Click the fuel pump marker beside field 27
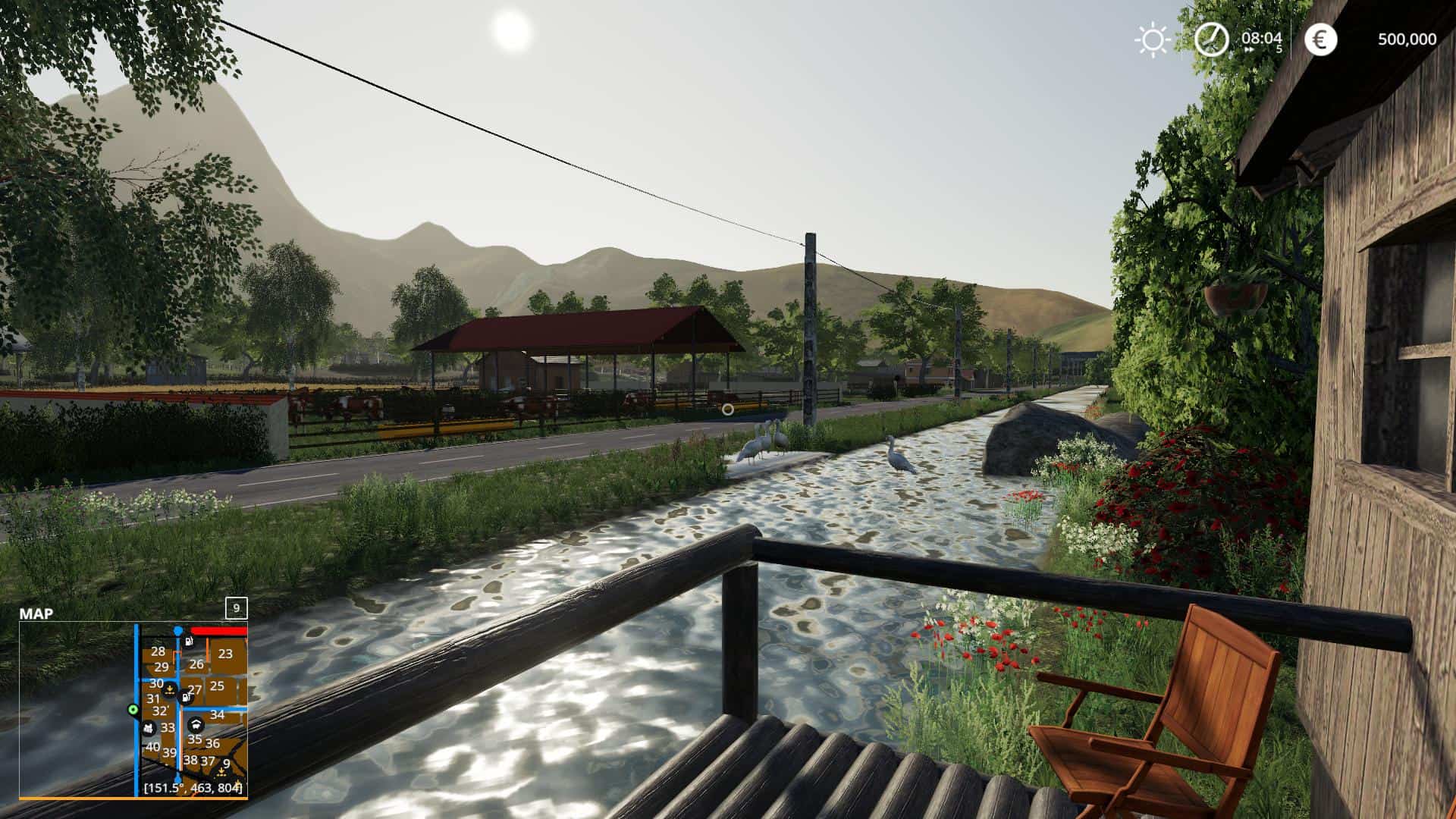 click(x=185, y=696)
